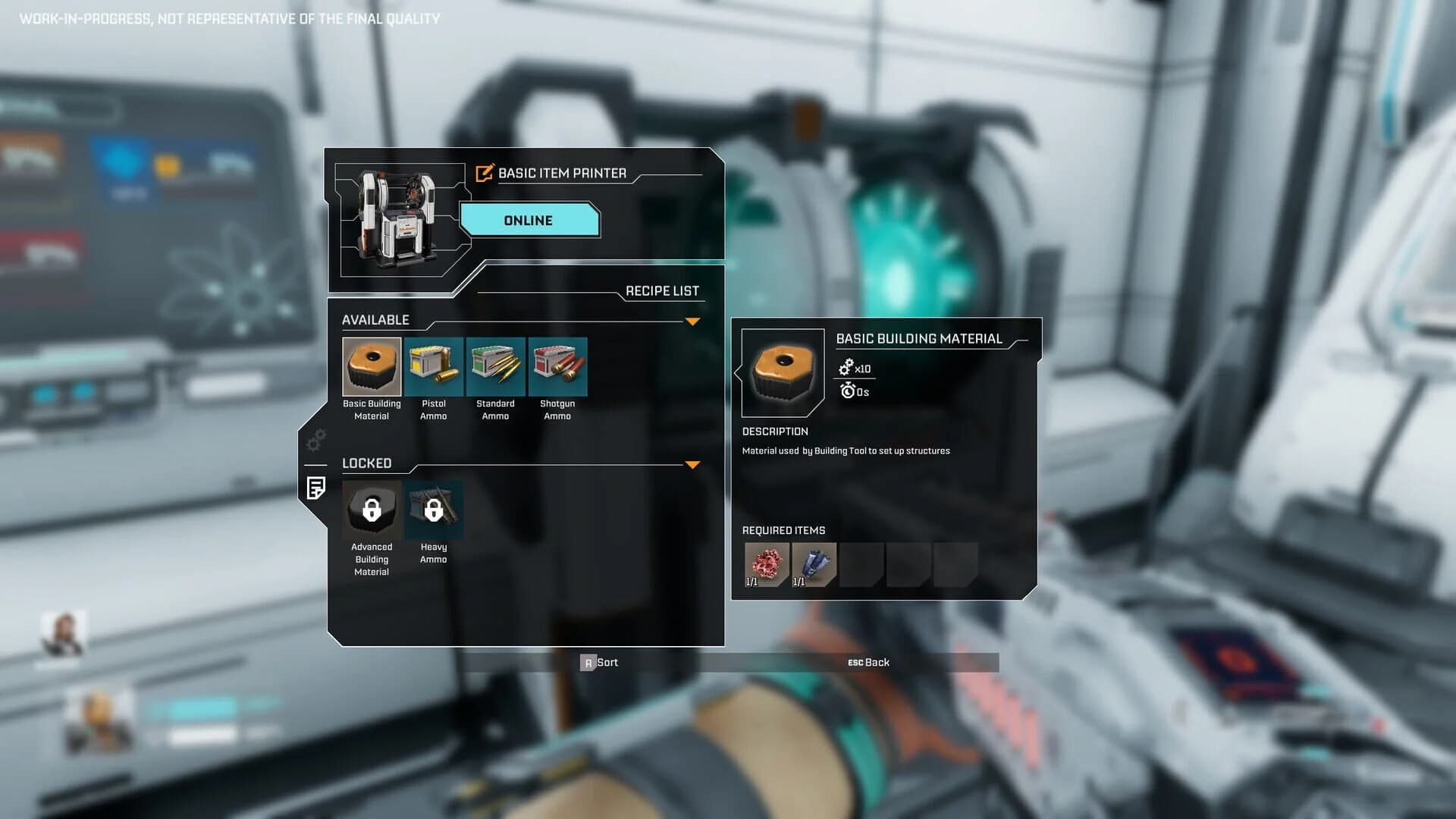1456x819 pixels.
Task: Open the recipe list document tab icon
Action: (x=316, y=489)
